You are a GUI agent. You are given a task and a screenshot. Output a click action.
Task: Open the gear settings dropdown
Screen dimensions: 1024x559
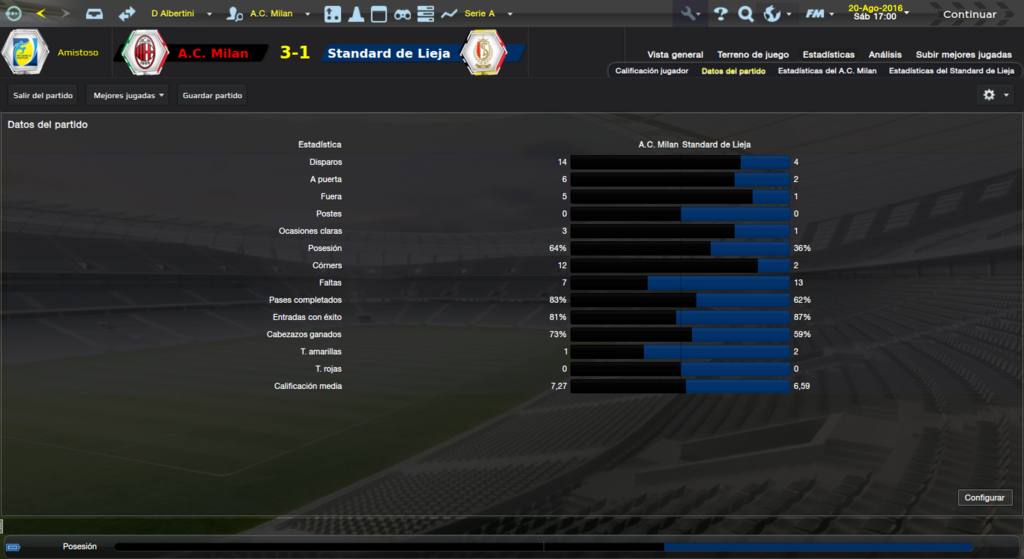click(995, 95)
